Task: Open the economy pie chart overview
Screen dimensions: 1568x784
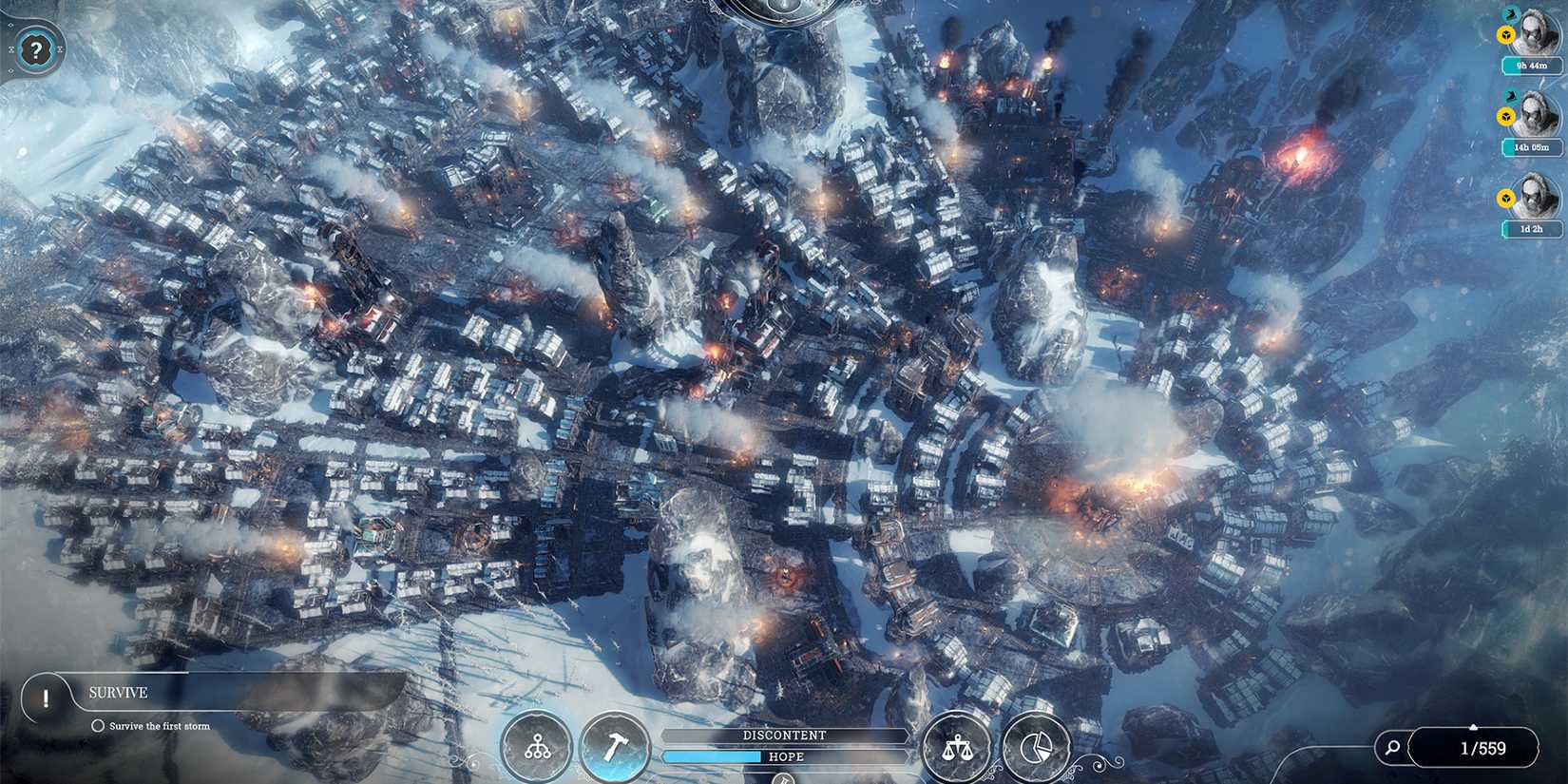Action: (1038, 748)
